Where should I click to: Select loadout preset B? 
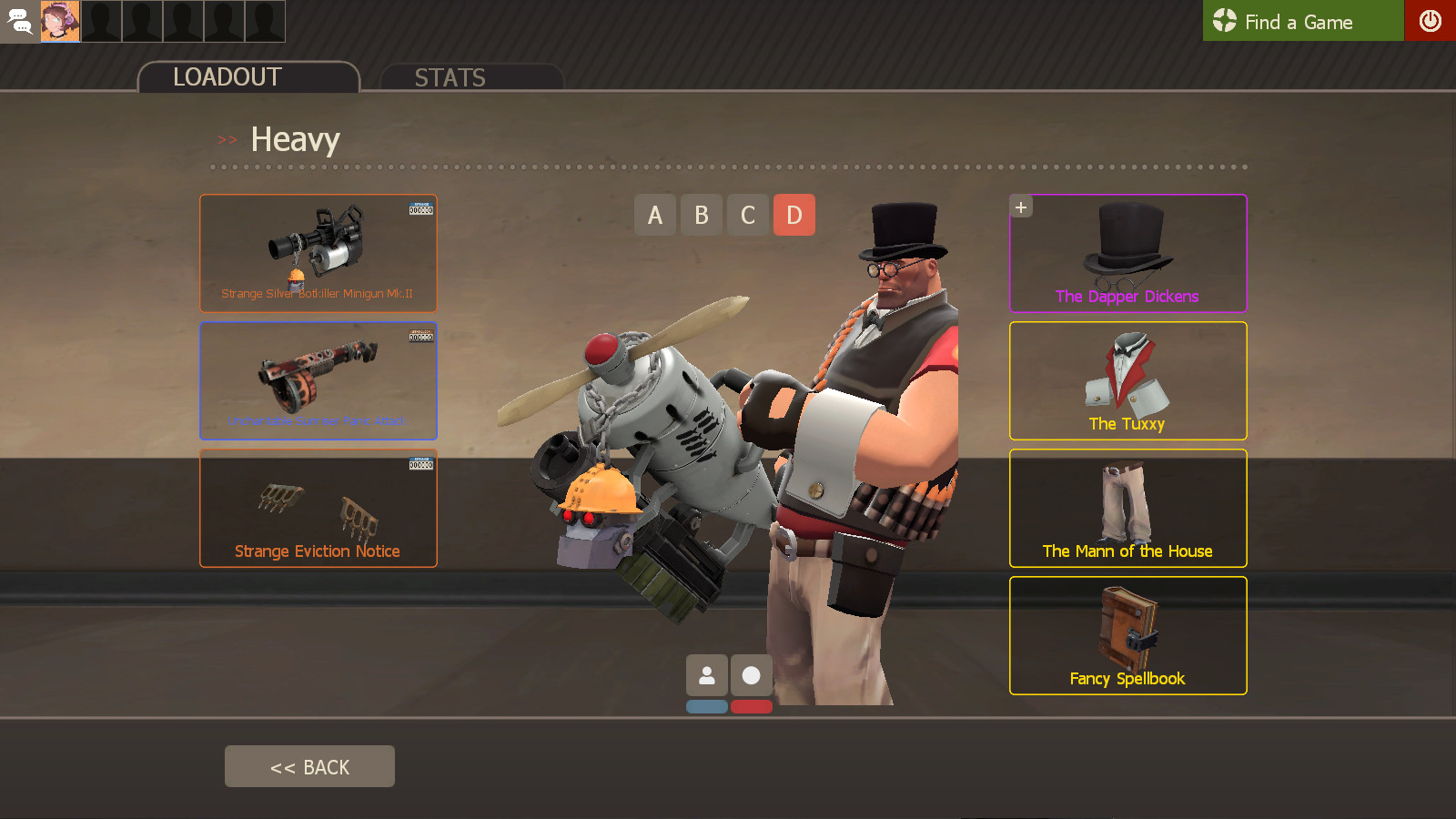[701, 215]
